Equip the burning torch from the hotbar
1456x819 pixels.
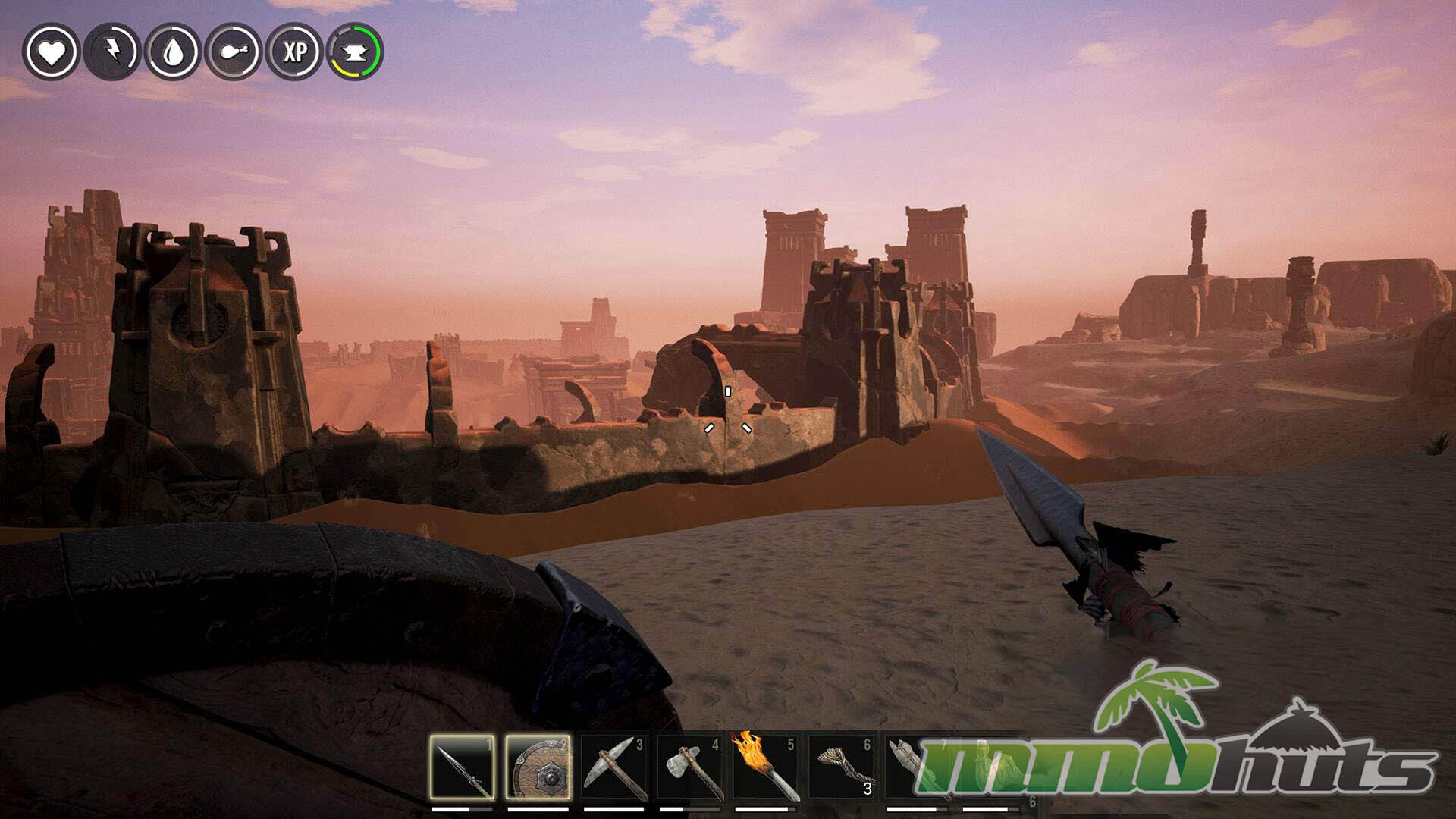pyautogui.click(x=765, y=767)
